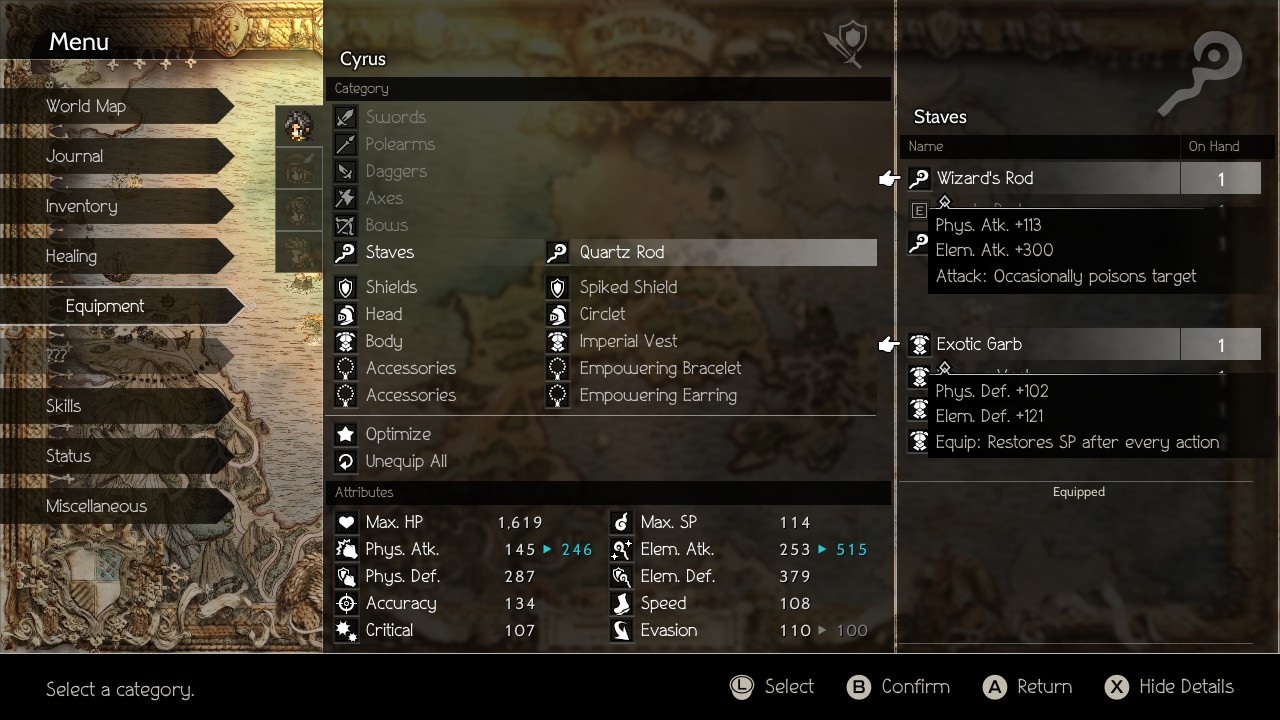
Task: Select the Staves category with Quartz Rod
Action: [x=605, y=252]
